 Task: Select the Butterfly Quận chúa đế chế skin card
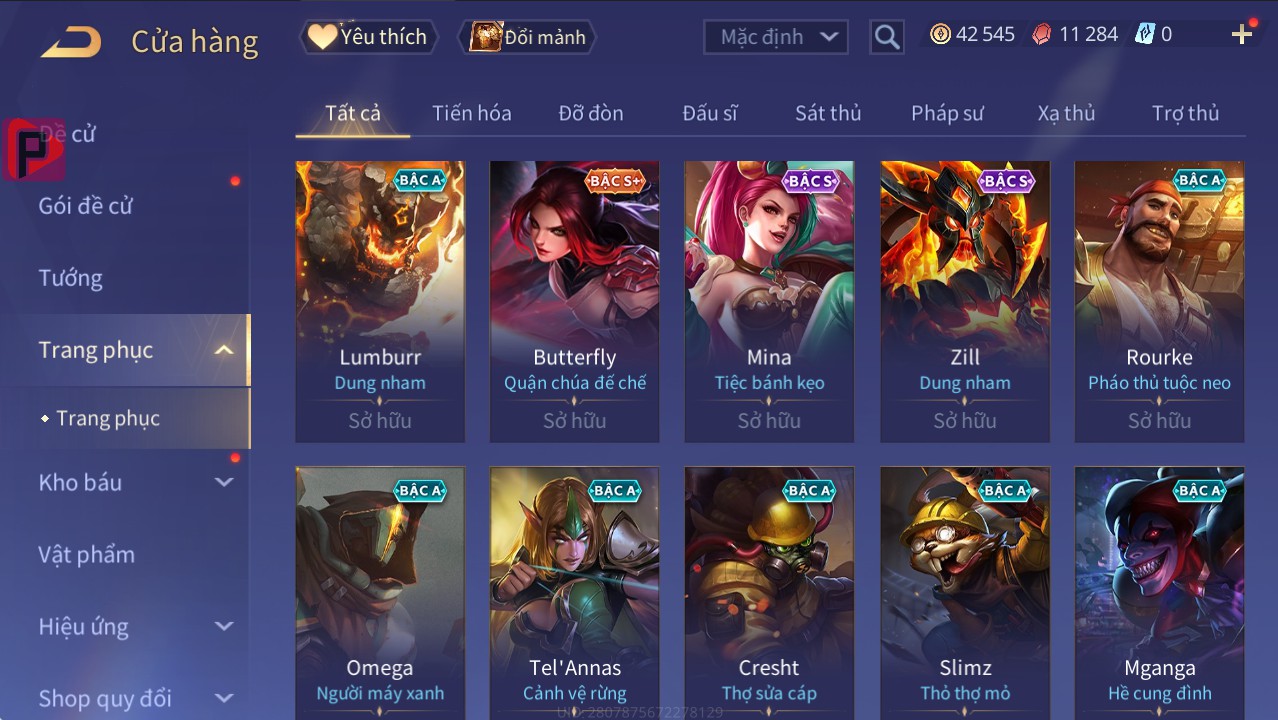click(x=574, y=300)
